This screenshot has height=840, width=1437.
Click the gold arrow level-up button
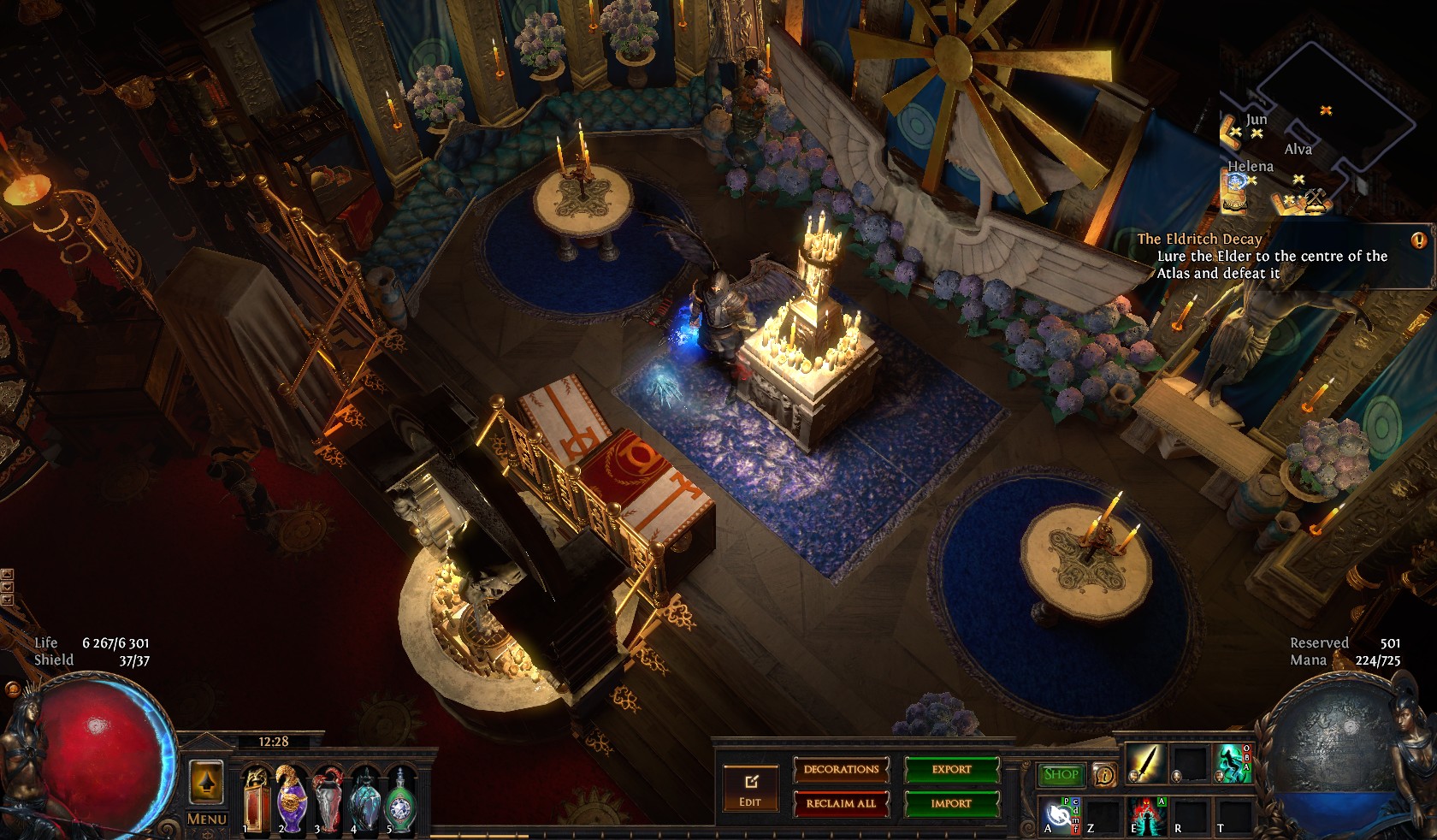coord(206,780)
